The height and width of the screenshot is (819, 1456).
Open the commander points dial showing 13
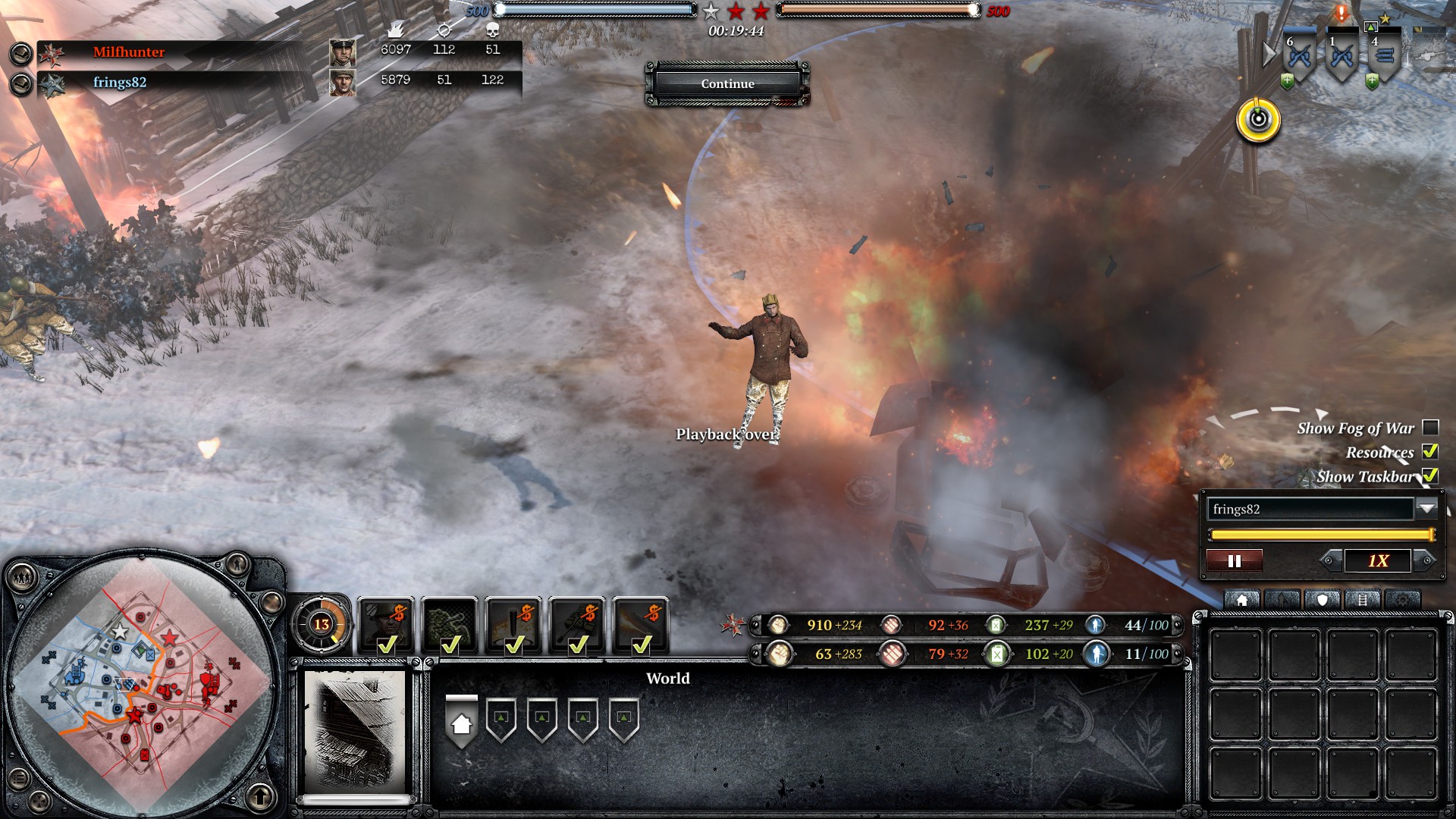322,624
